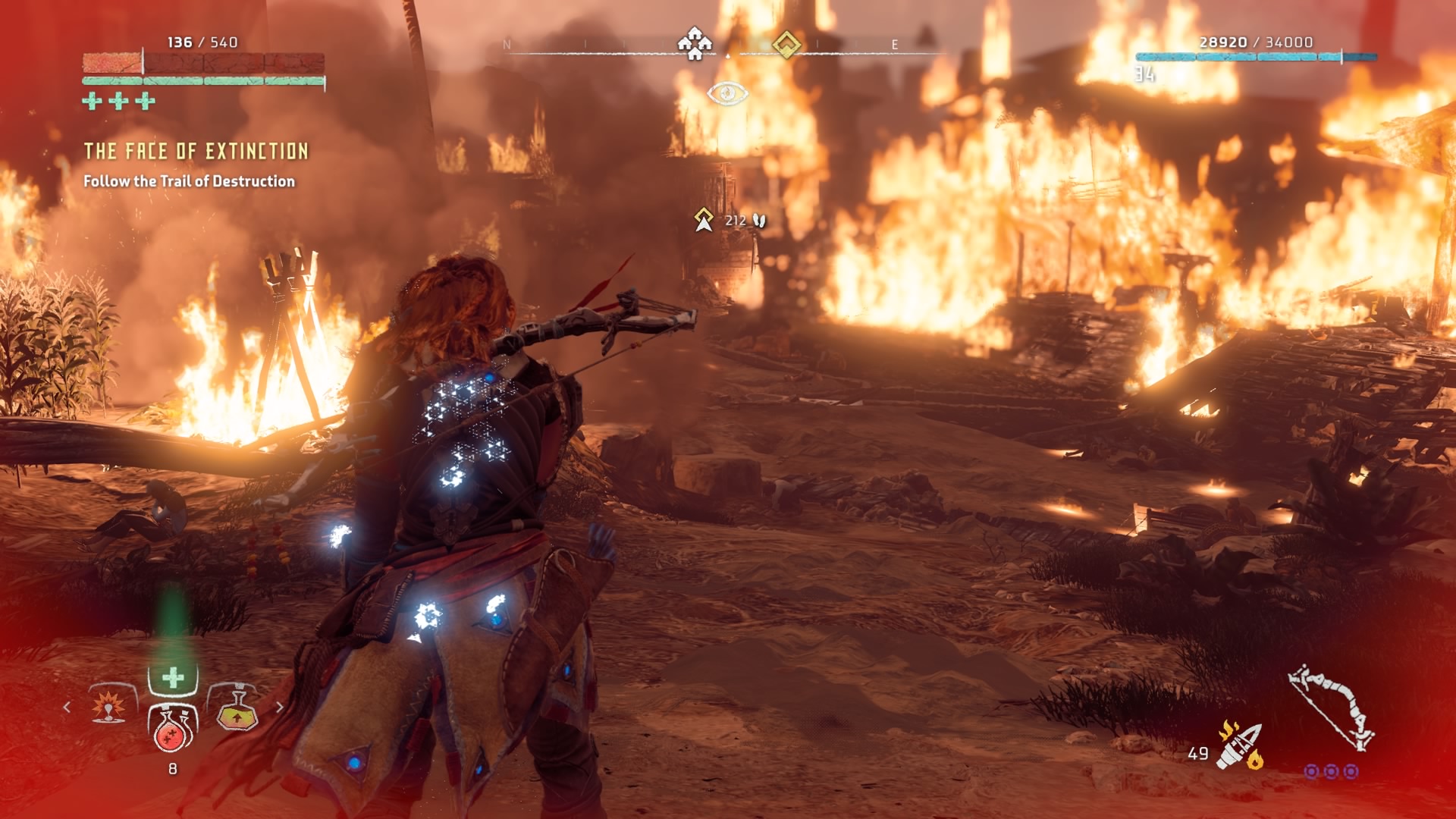Select the yellow quest diamond on compass
The image size is (1456, 819).
[x=786, y=44]
